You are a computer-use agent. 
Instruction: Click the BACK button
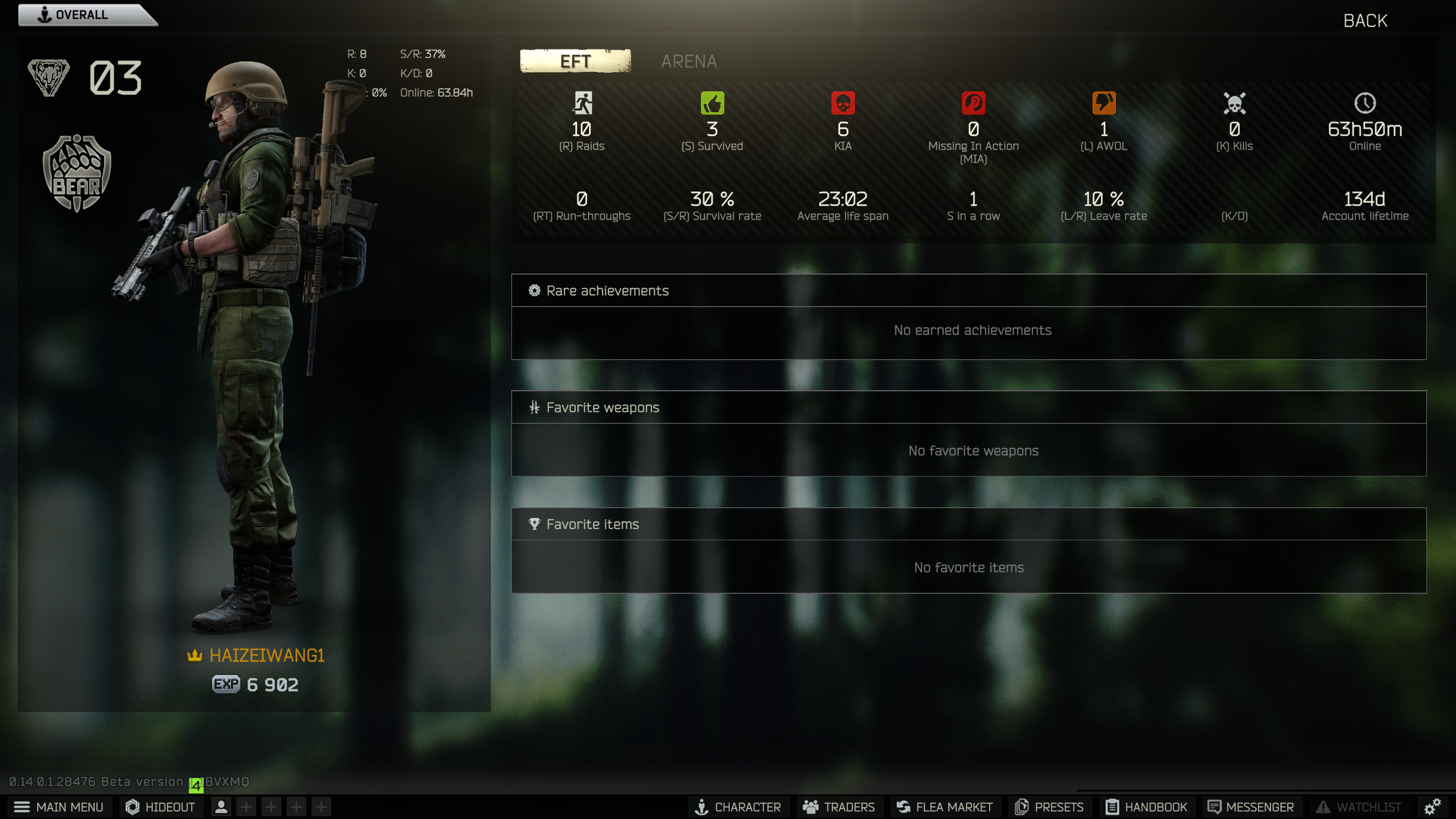coord(1365,20)
